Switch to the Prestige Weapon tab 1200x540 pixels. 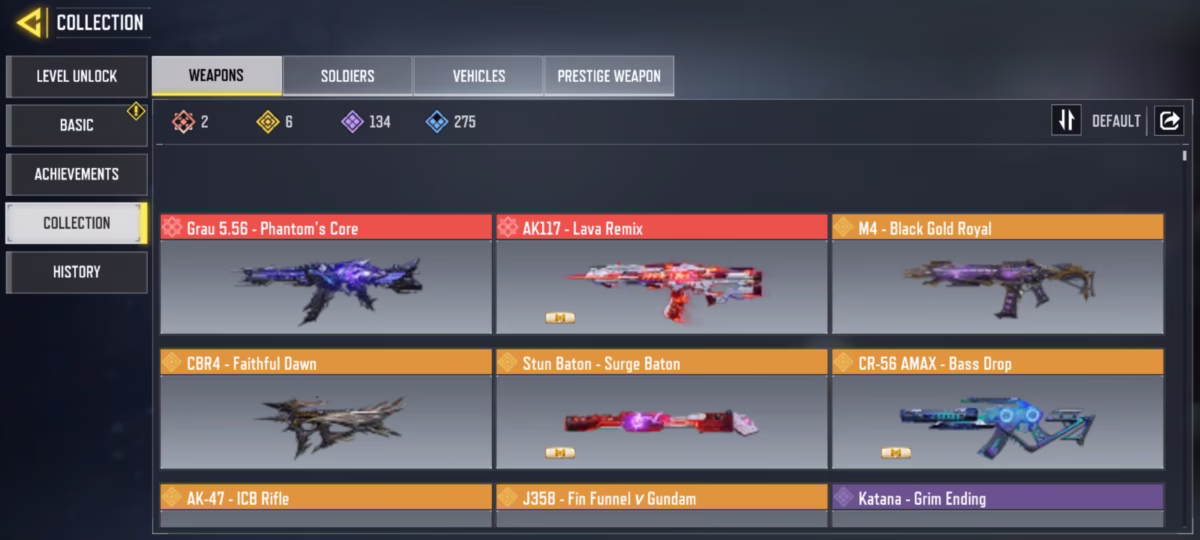609,76
